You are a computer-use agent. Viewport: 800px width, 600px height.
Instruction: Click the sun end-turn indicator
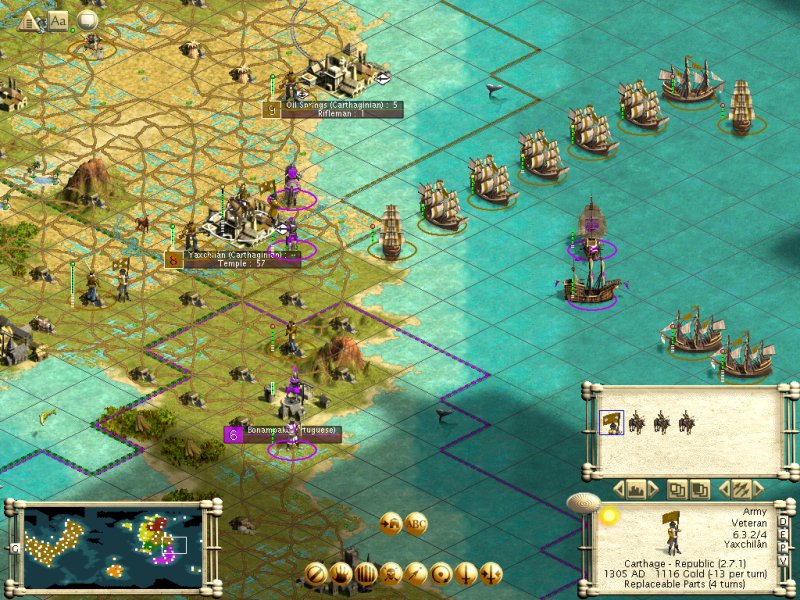click(x=608, y=516)
